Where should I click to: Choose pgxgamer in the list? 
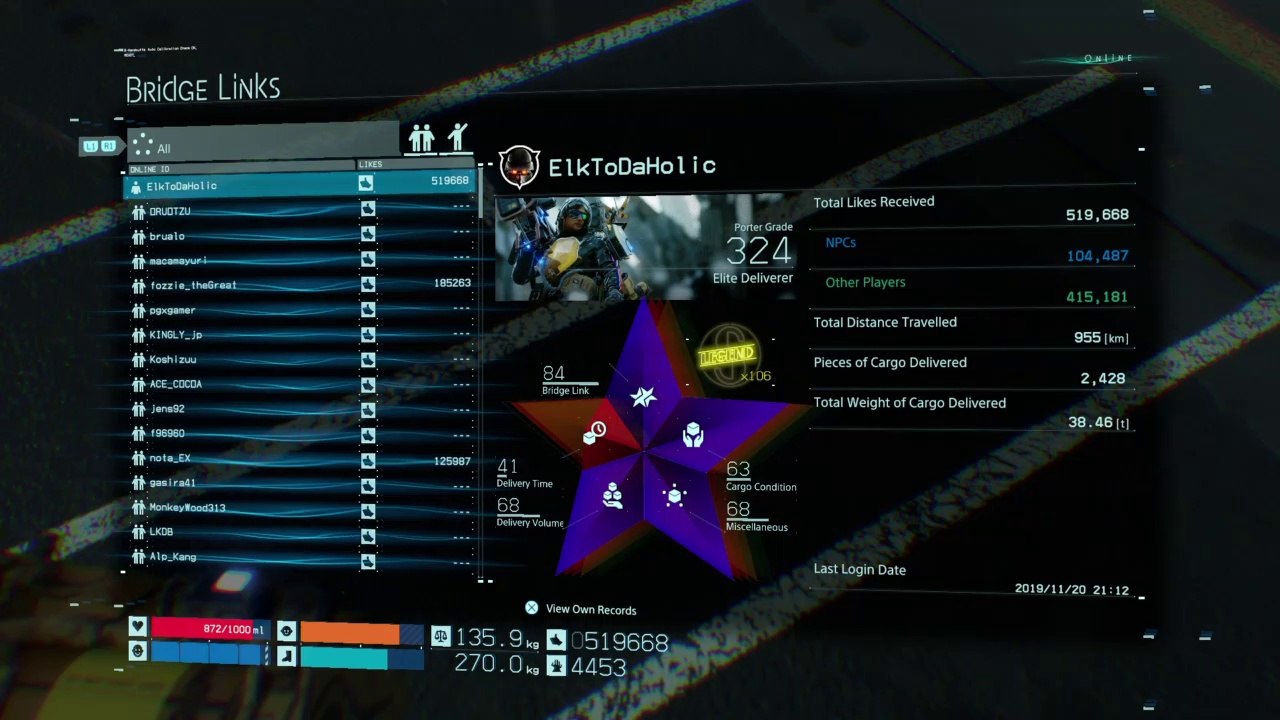(172, 310)
